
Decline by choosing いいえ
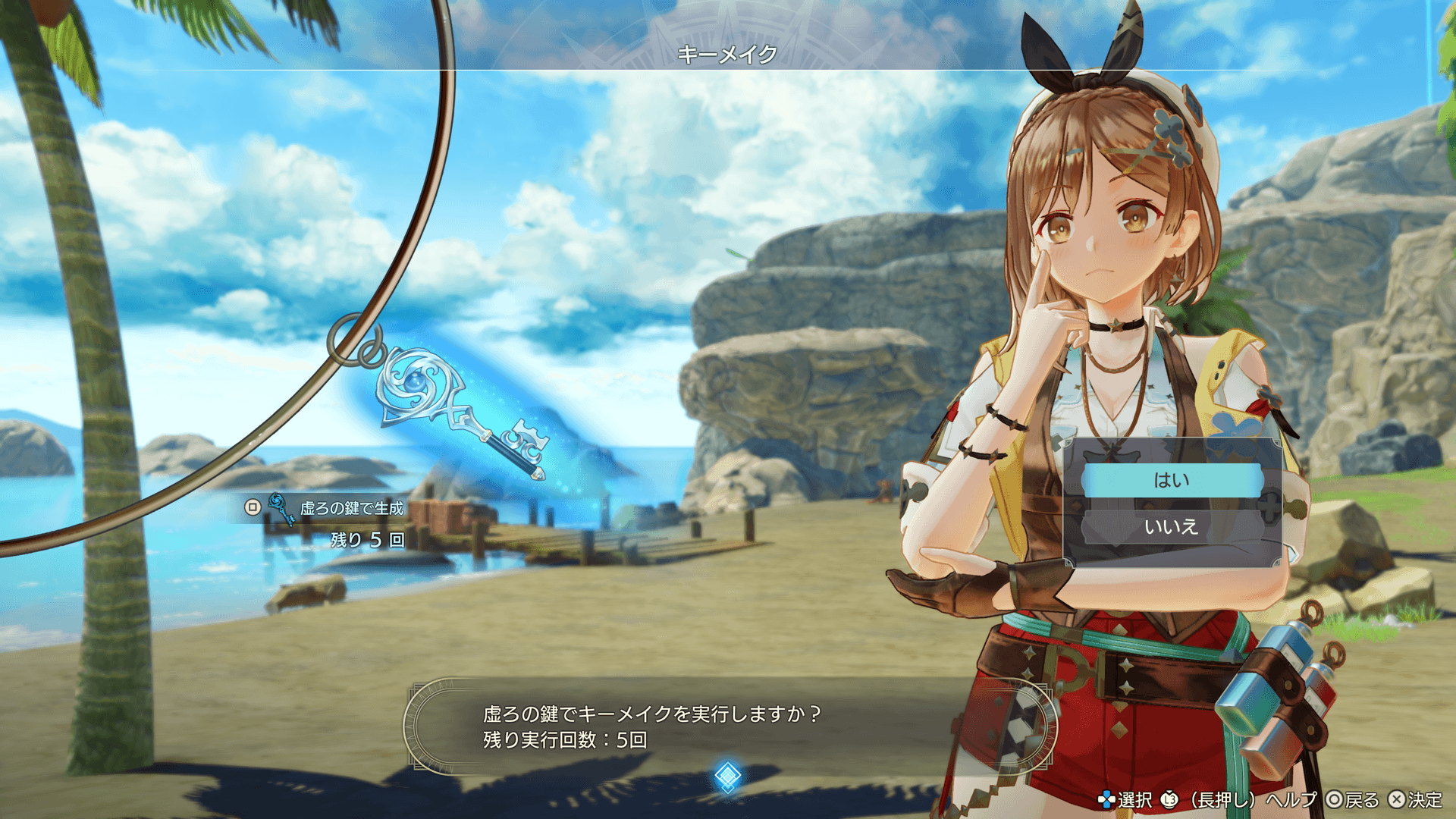tap(1172, 527)
